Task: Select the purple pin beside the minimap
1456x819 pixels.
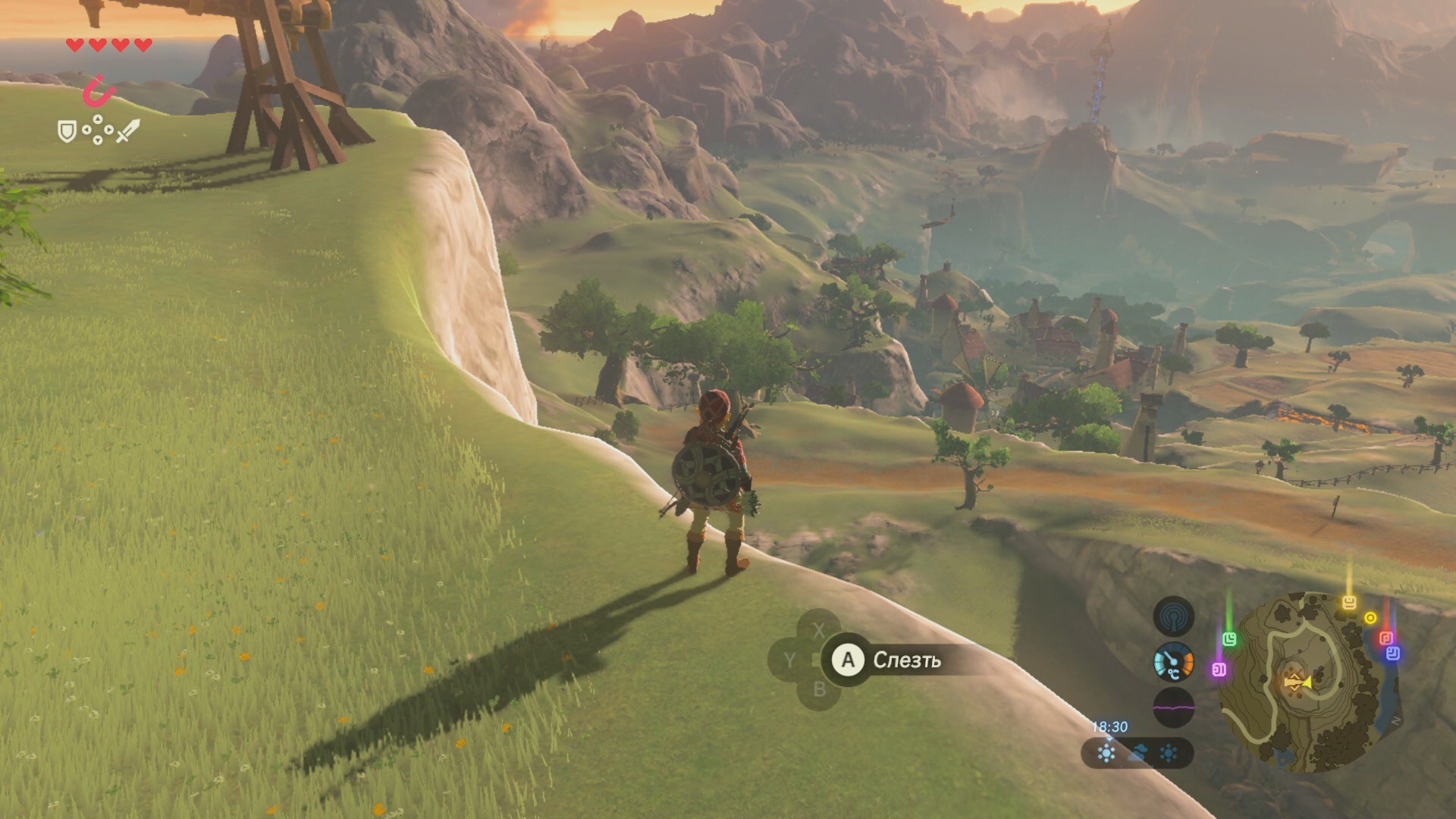Action: click(1219, 670)
